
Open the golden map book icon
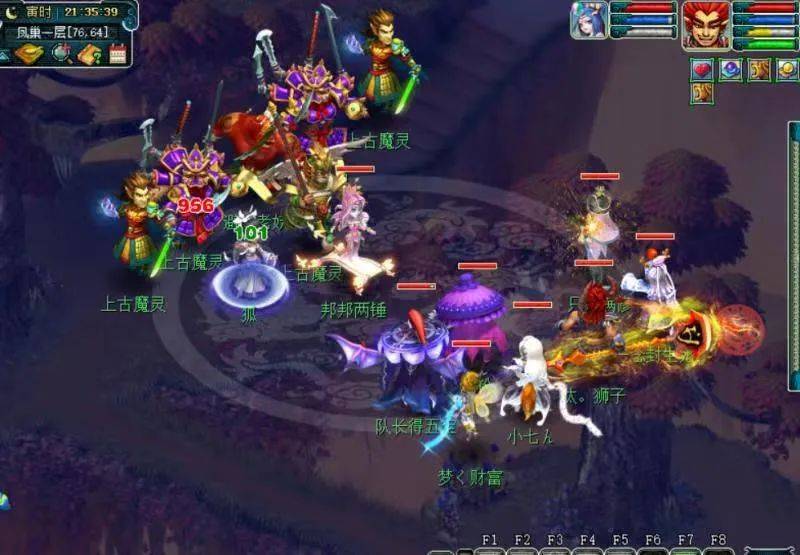point(29,53)
